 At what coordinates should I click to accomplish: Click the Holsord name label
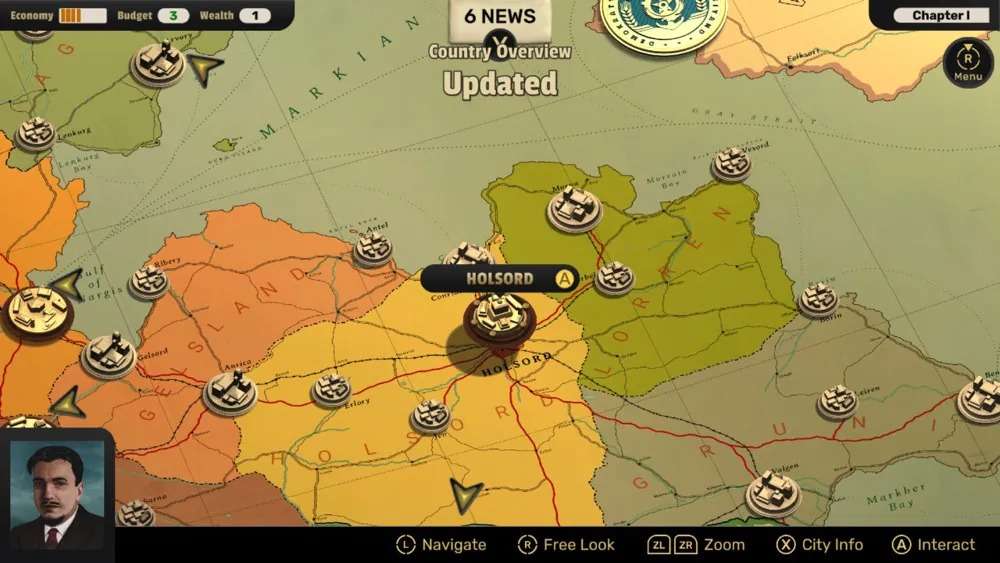[499, 278]
